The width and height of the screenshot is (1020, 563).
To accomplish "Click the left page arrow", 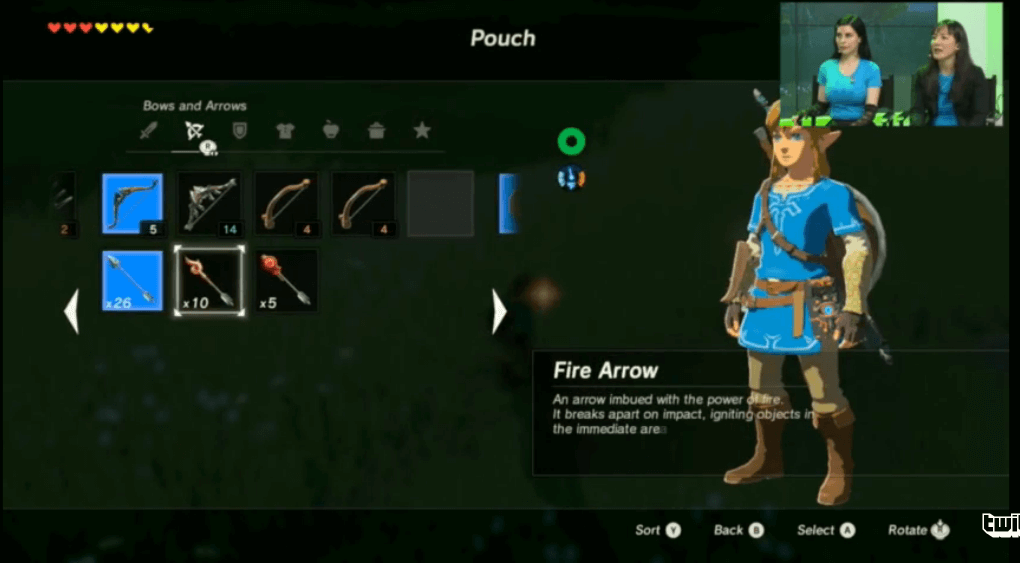I will [x=71, y=312].
